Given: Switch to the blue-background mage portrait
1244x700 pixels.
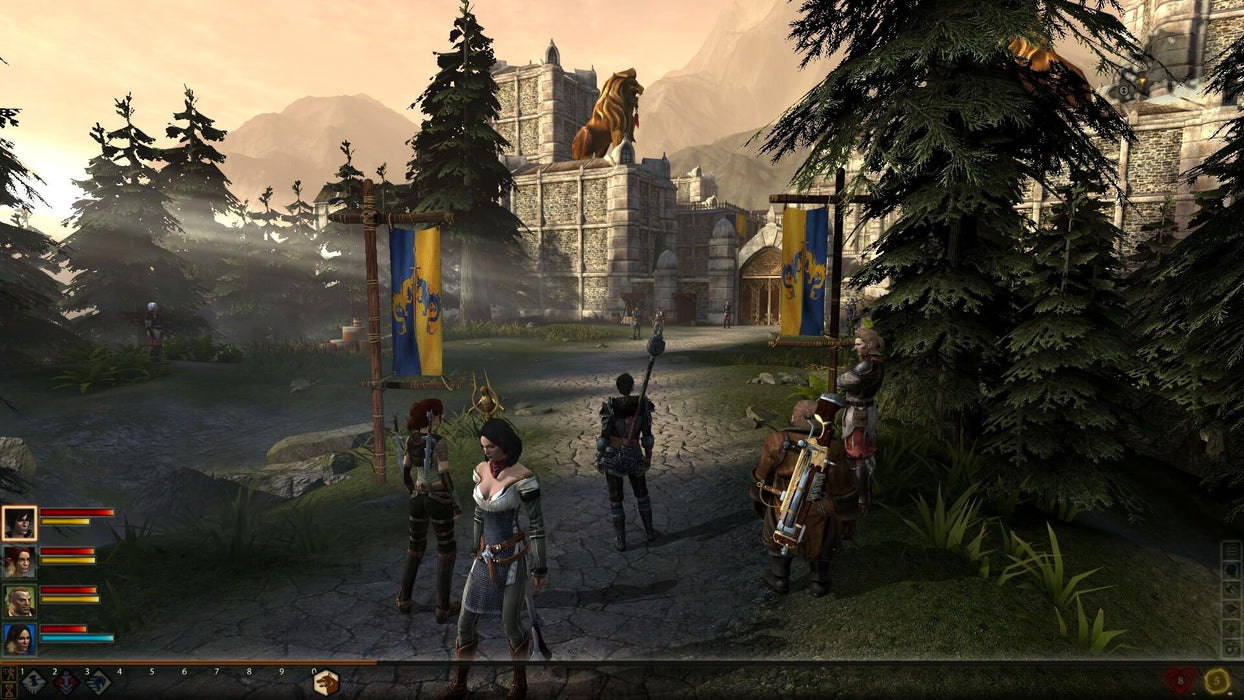Looking at the screenshot, I should pyautogui.click(x=19, y=639).
